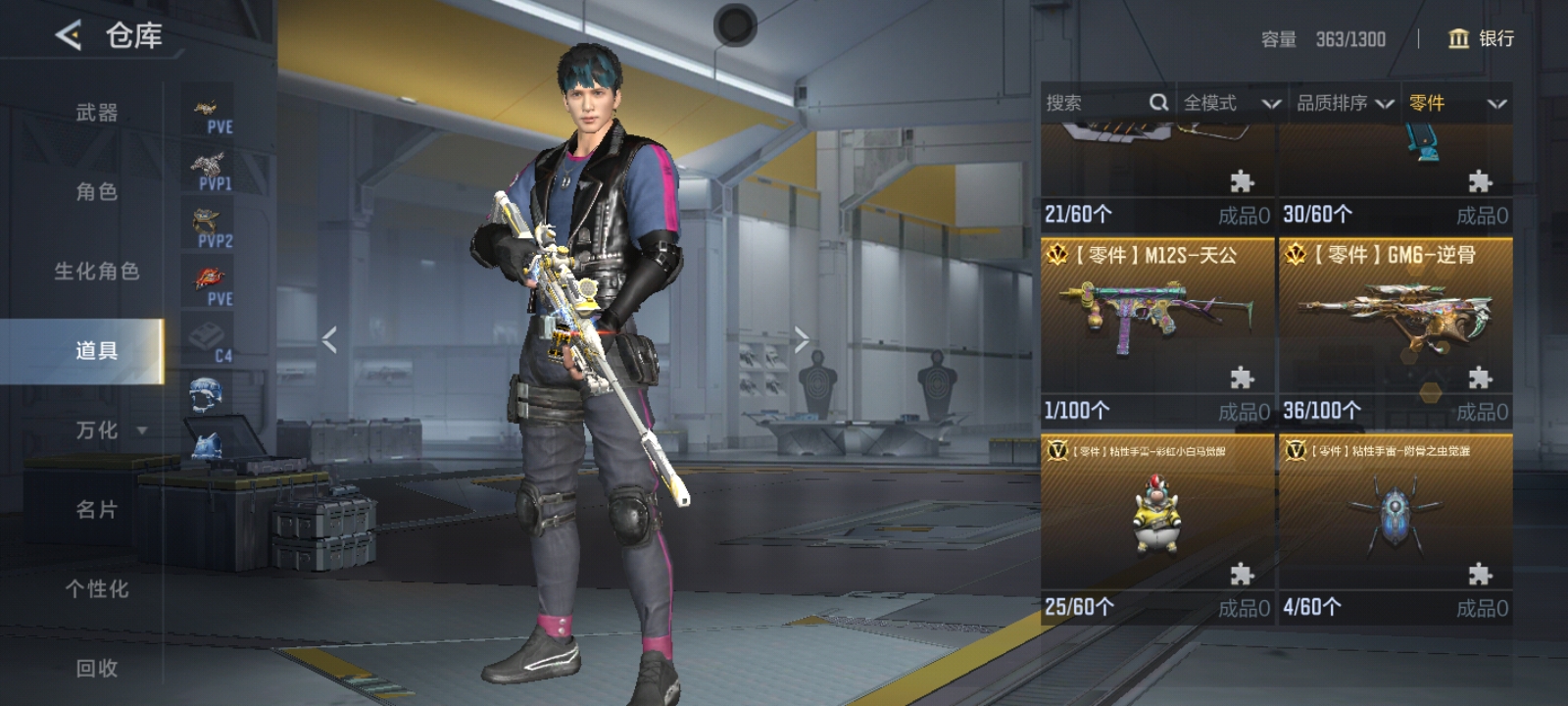Open the 名片 tab
Image resolution: width=1568 pixels, height=706 pixels.
coord(97,510)
